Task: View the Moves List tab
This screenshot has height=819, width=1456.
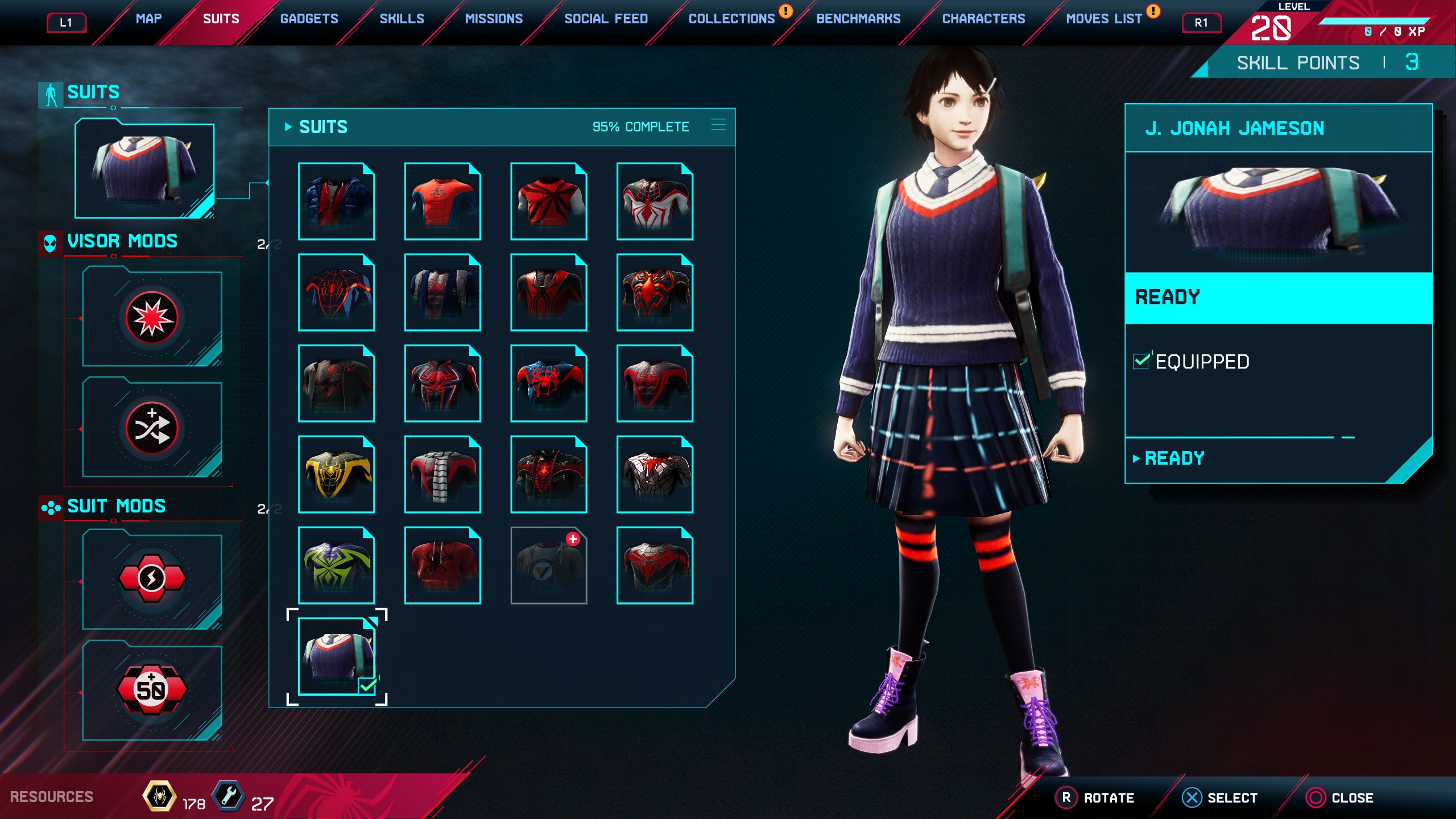Action: pyautogui.click(x=1103, y=19)
